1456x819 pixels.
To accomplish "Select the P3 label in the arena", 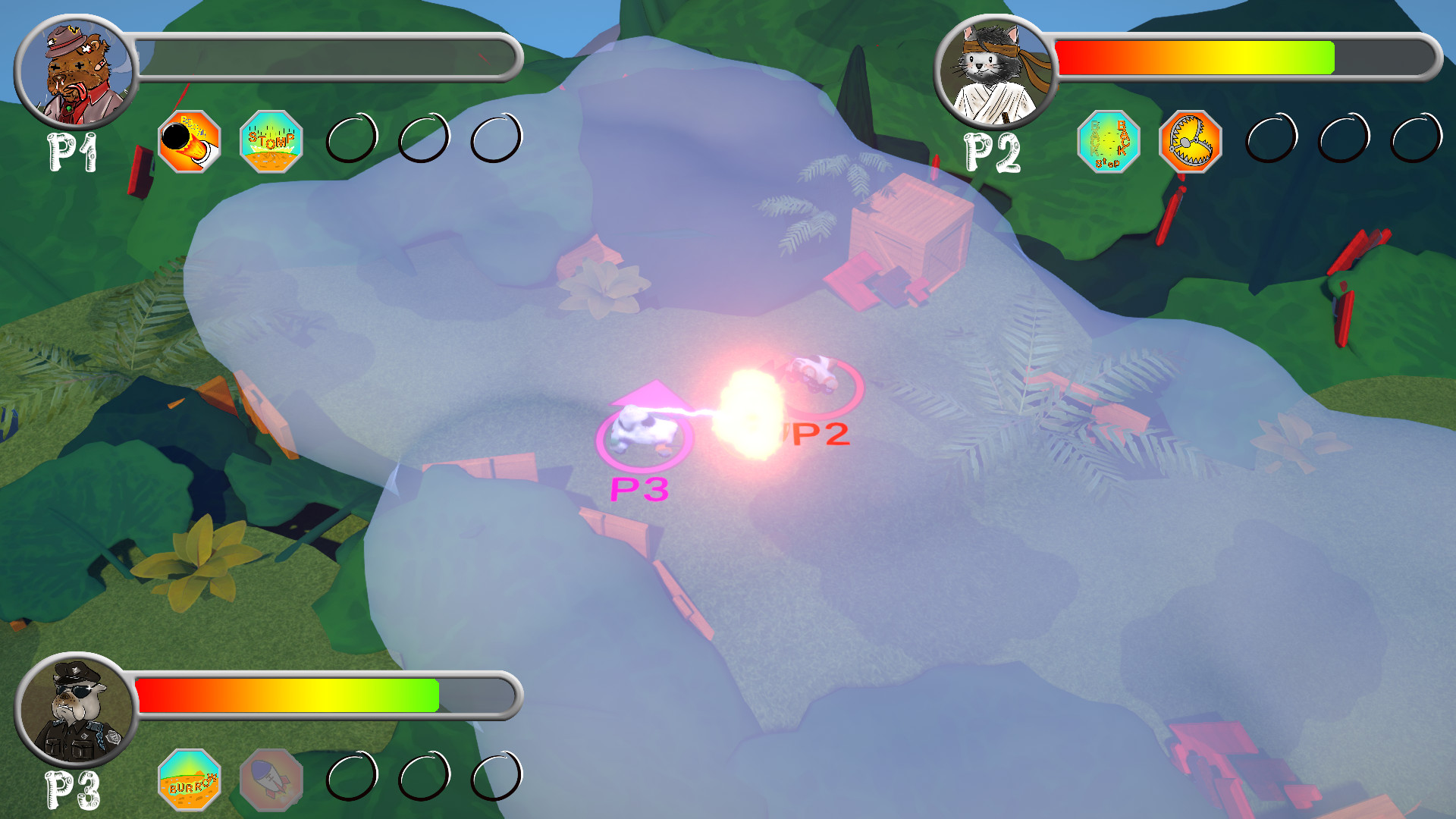I will click(639, 490).
